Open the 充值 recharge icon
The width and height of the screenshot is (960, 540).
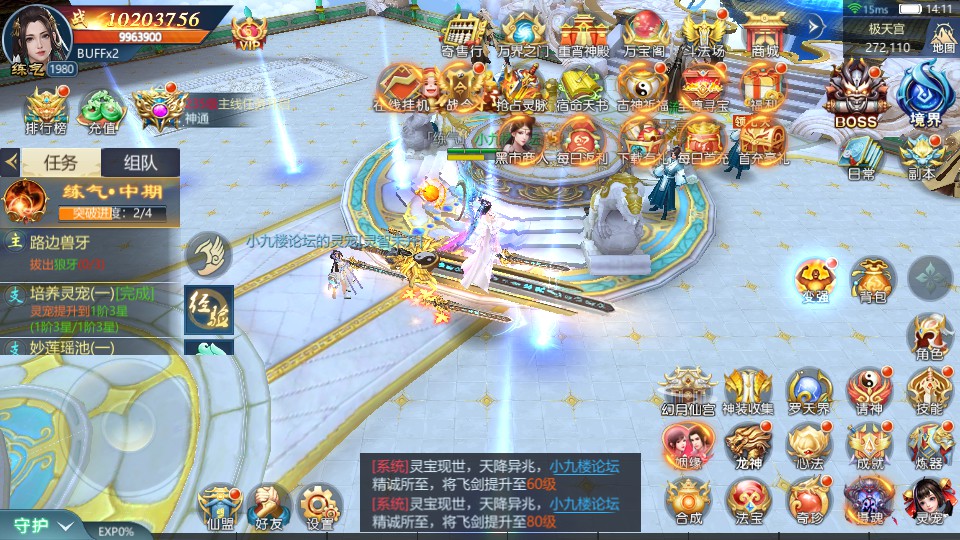(x=101, y=110)
